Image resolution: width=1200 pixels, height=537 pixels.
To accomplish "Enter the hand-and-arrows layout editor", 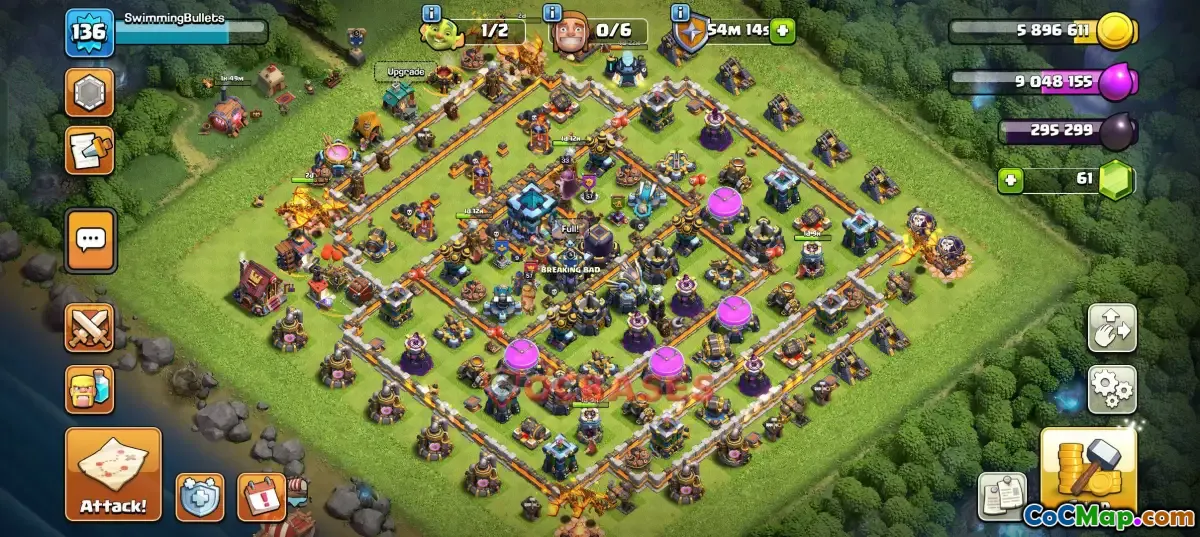I will (x=1112, y=328).
